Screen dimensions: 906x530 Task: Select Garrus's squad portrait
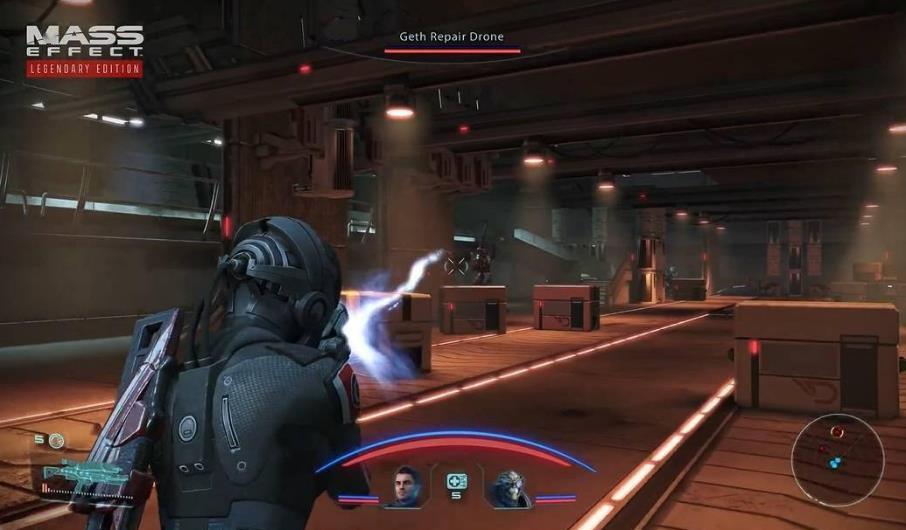[x=509, y=488]
